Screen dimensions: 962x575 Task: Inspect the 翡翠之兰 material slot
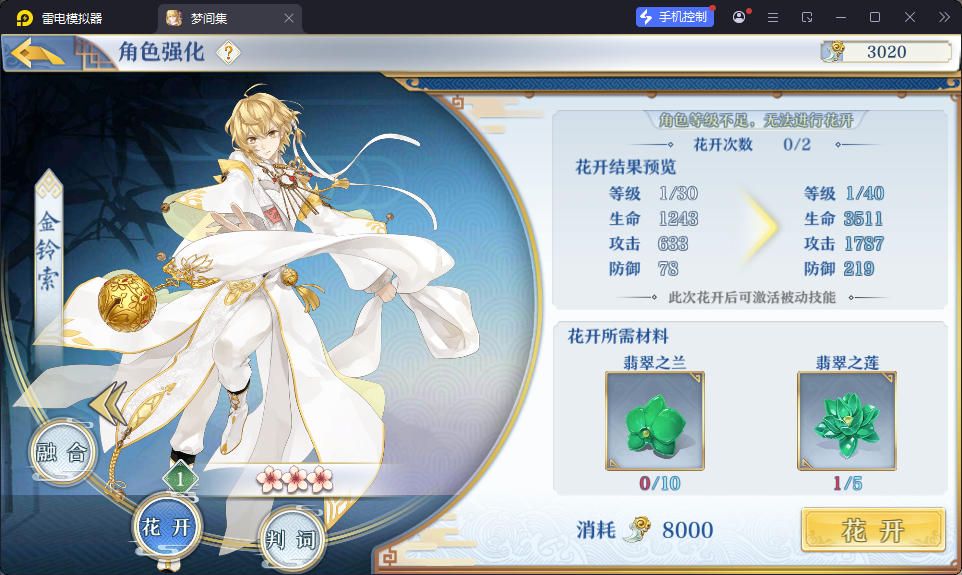pos(654,420)
